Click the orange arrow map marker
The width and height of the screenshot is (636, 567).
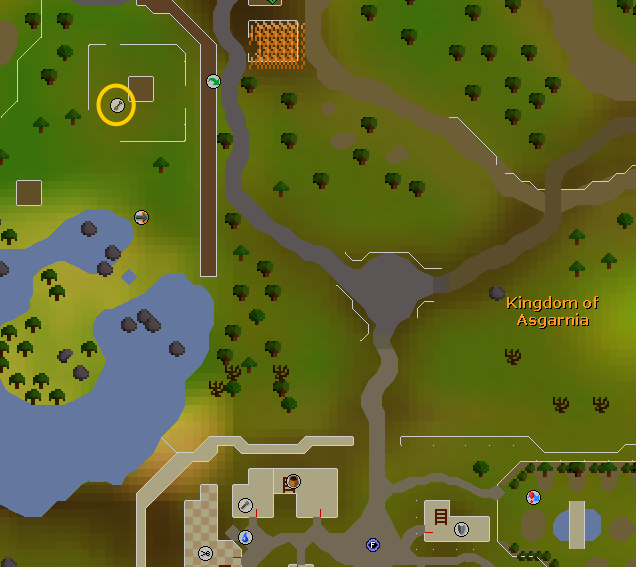(x=141, y=216)
